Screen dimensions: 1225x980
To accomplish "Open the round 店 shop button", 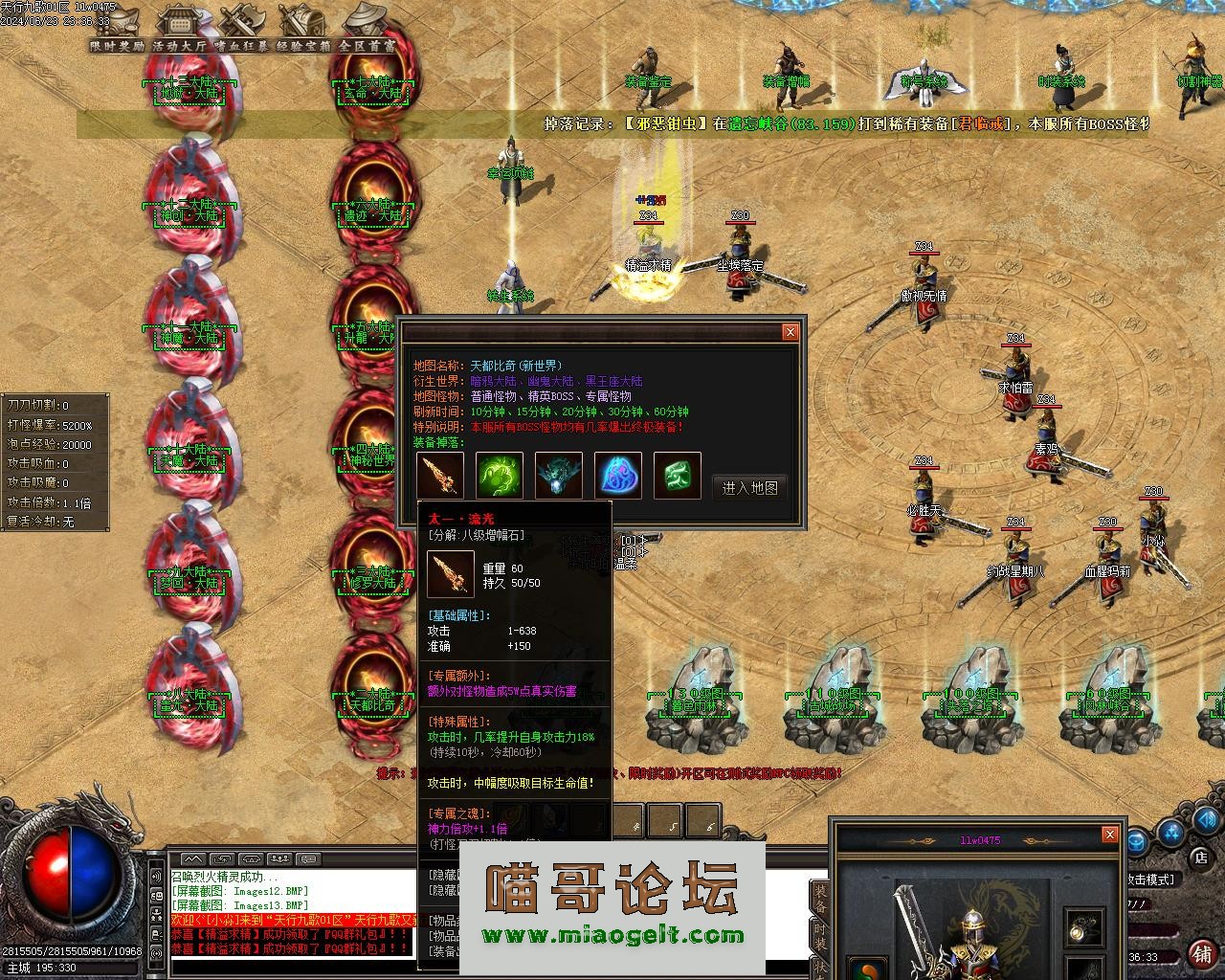I will click(1200, 857).
